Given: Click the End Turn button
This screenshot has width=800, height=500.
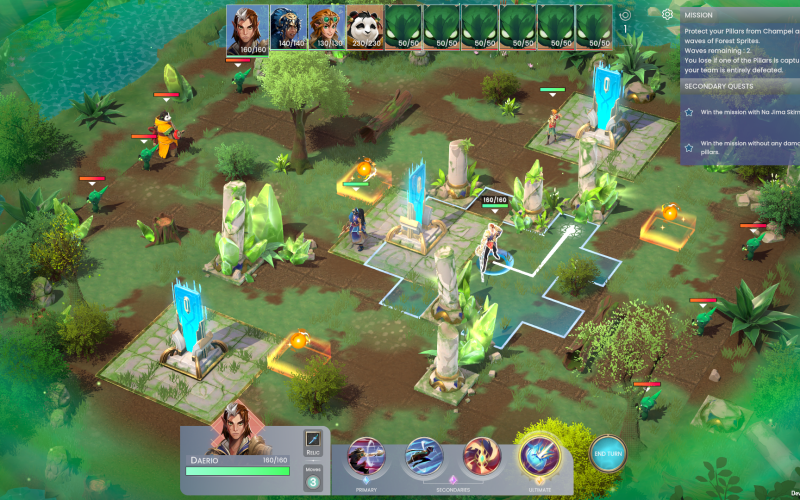Looking at the screenshot, I should click(608, 455).
